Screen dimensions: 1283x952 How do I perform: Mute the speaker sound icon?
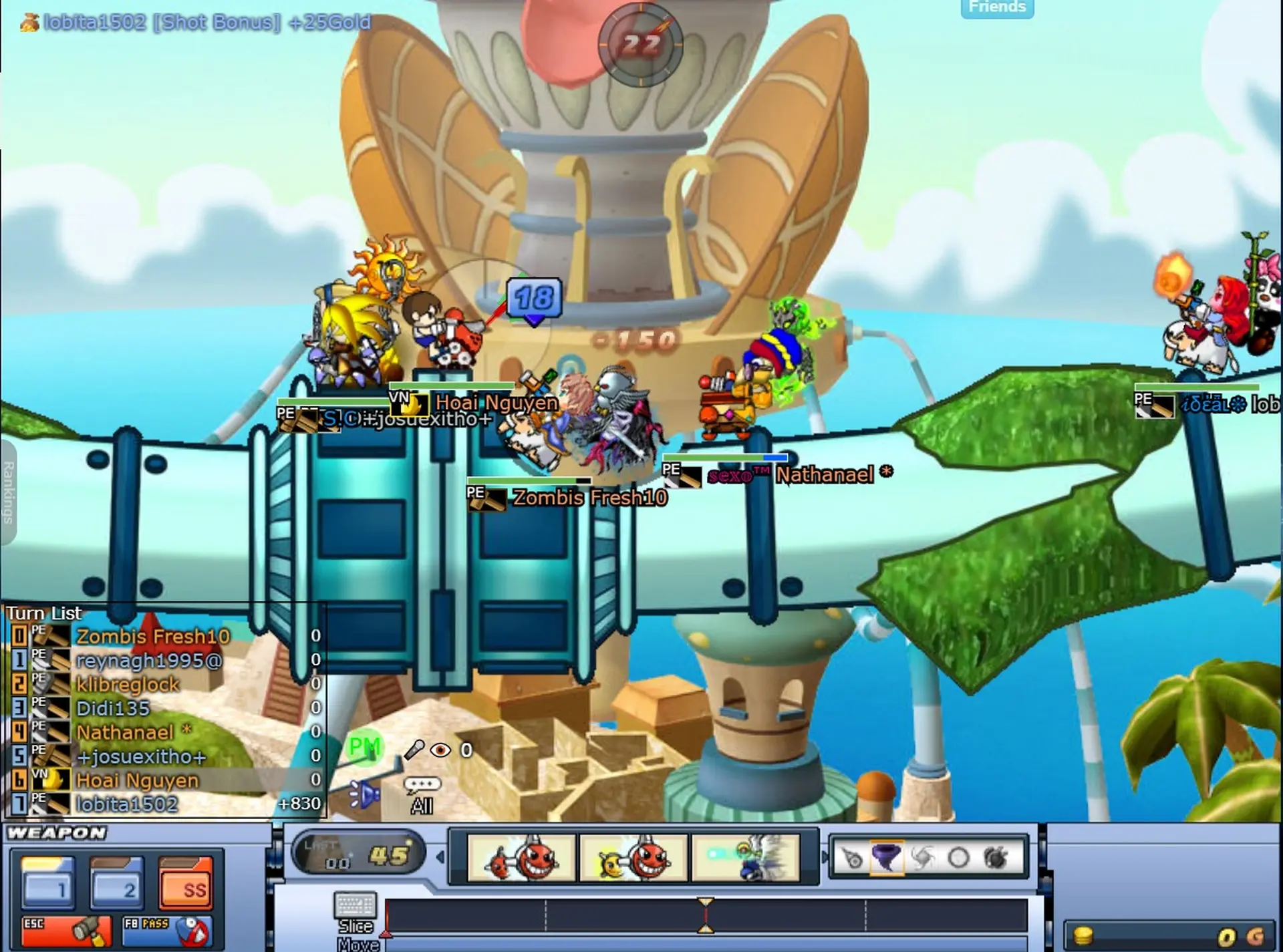(x=364, y=795)
